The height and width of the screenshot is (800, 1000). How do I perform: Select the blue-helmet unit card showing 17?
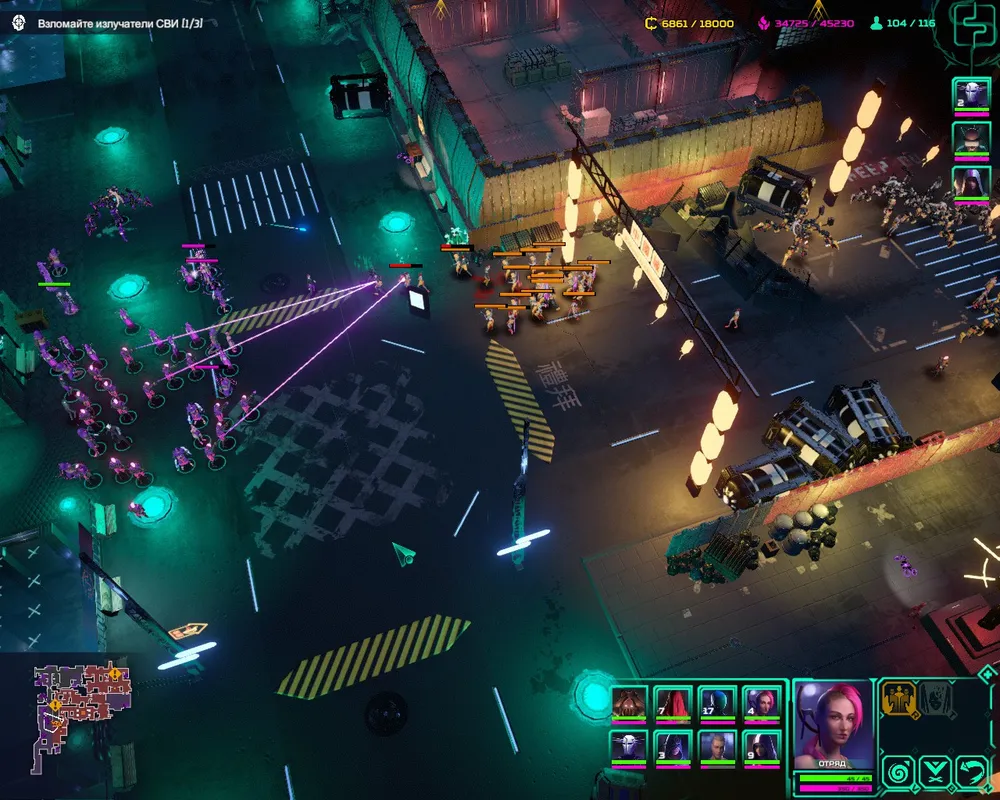pyautogui.click(x=717, y=702)
